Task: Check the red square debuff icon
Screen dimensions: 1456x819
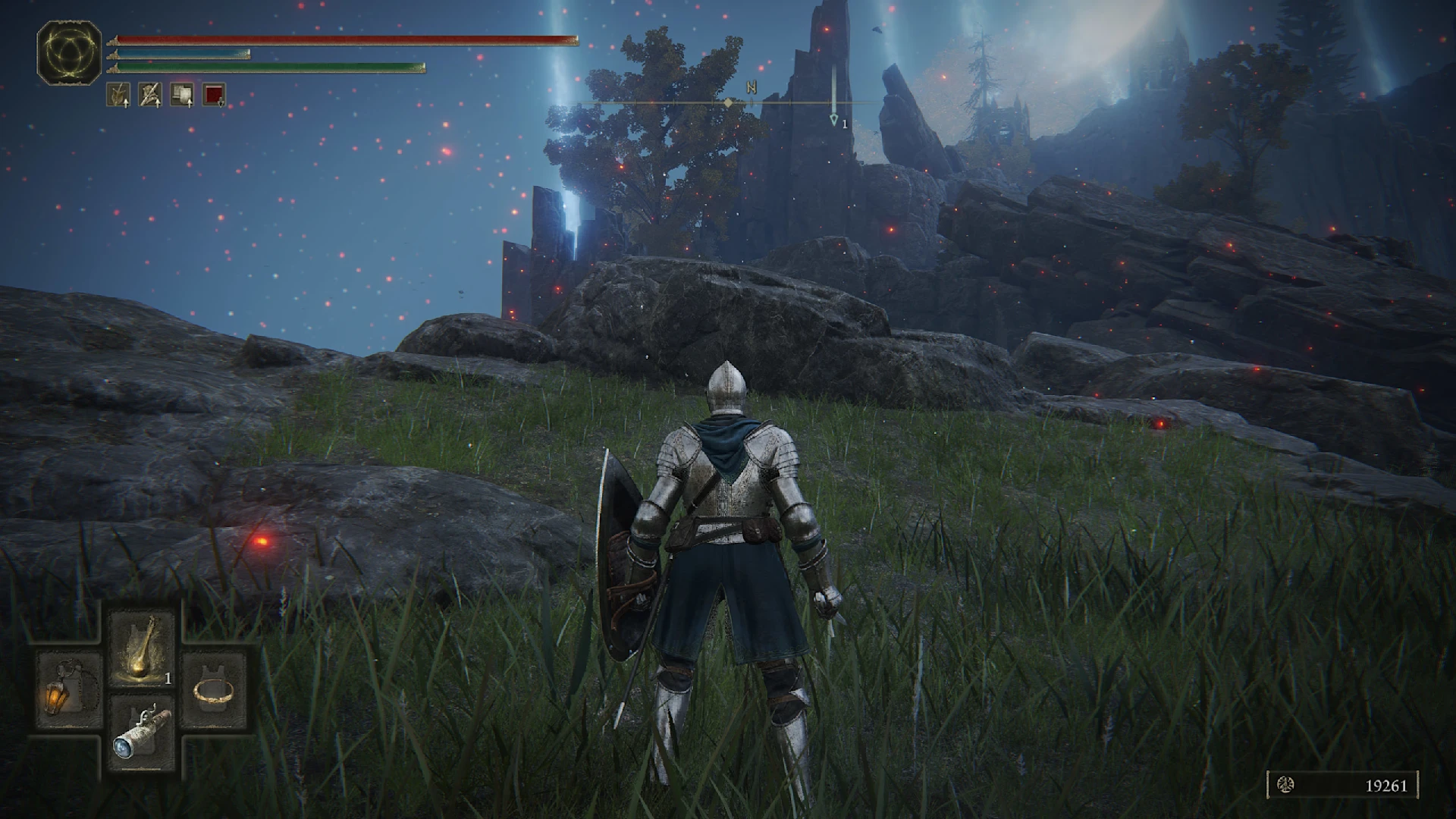Action: coord(214,94)
